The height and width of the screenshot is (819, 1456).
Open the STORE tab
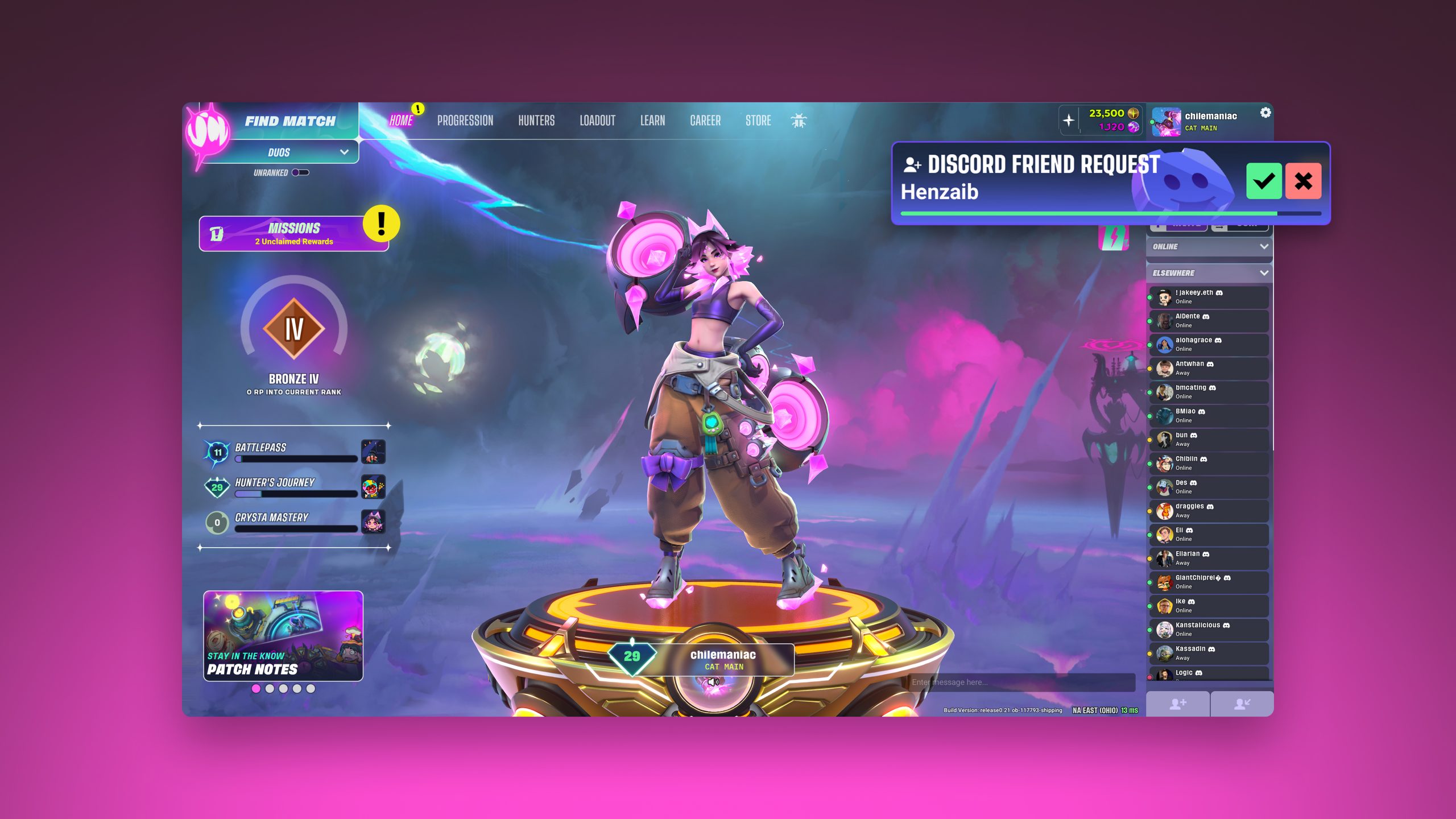click(x=758, y=121)
